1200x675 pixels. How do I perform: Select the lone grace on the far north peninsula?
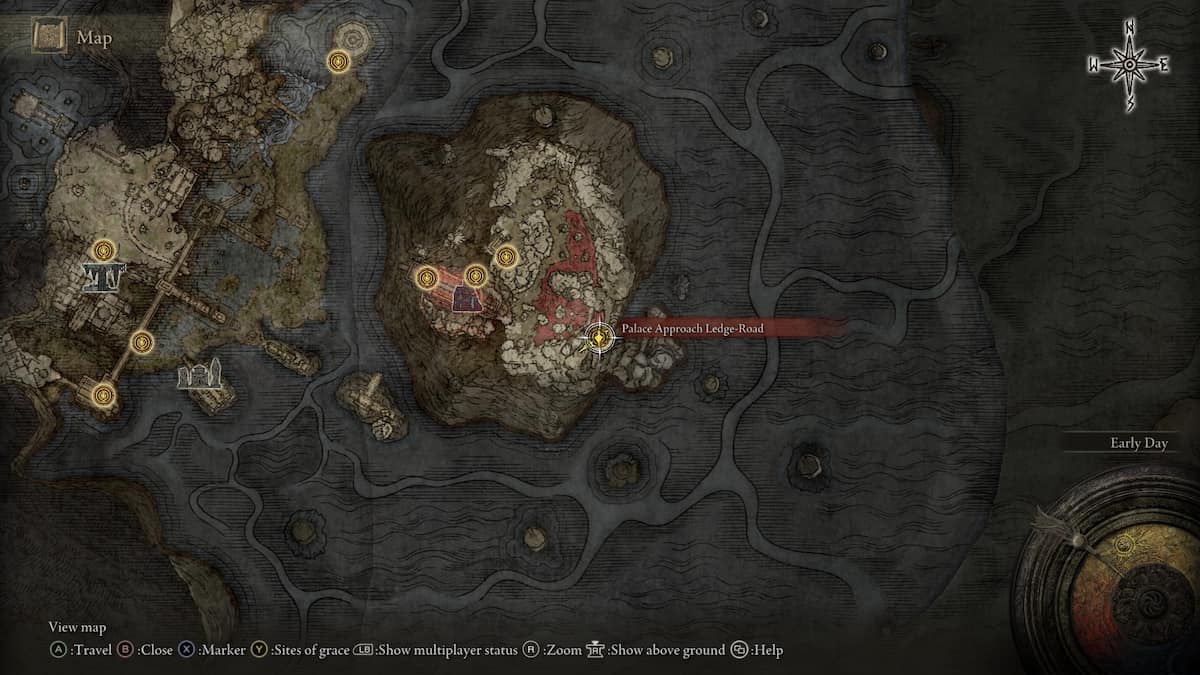click(x=340, y=63)
